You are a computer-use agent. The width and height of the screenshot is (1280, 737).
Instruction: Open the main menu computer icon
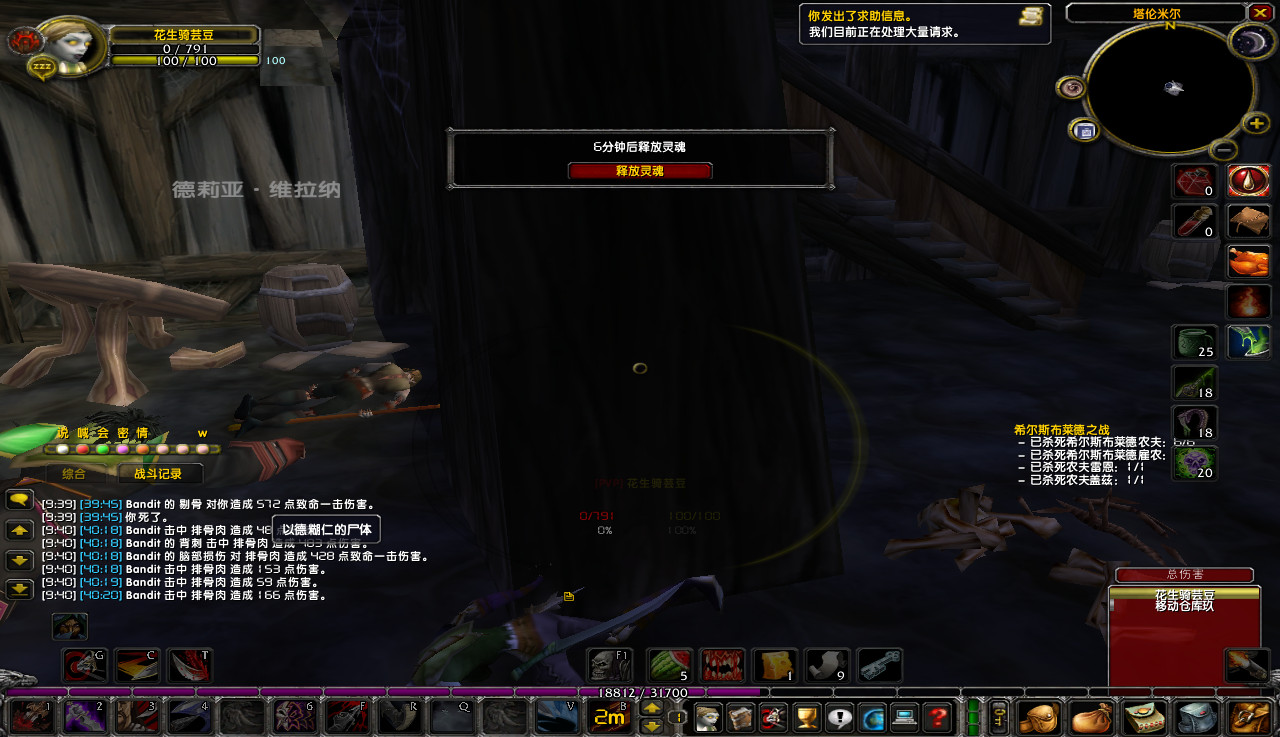[x=904, y=718]
